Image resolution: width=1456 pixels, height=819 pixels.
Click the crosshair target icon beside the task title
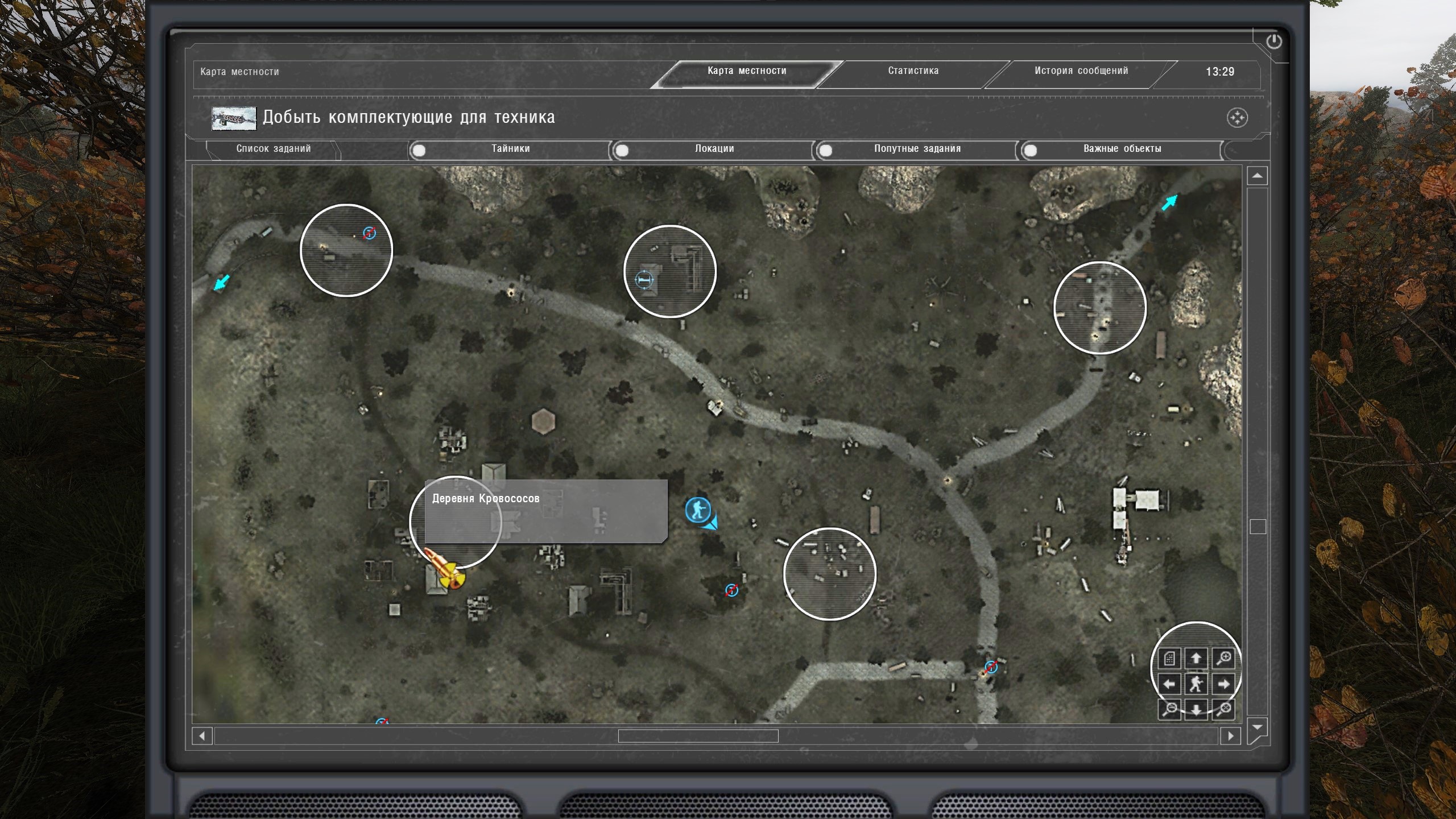1237,118
